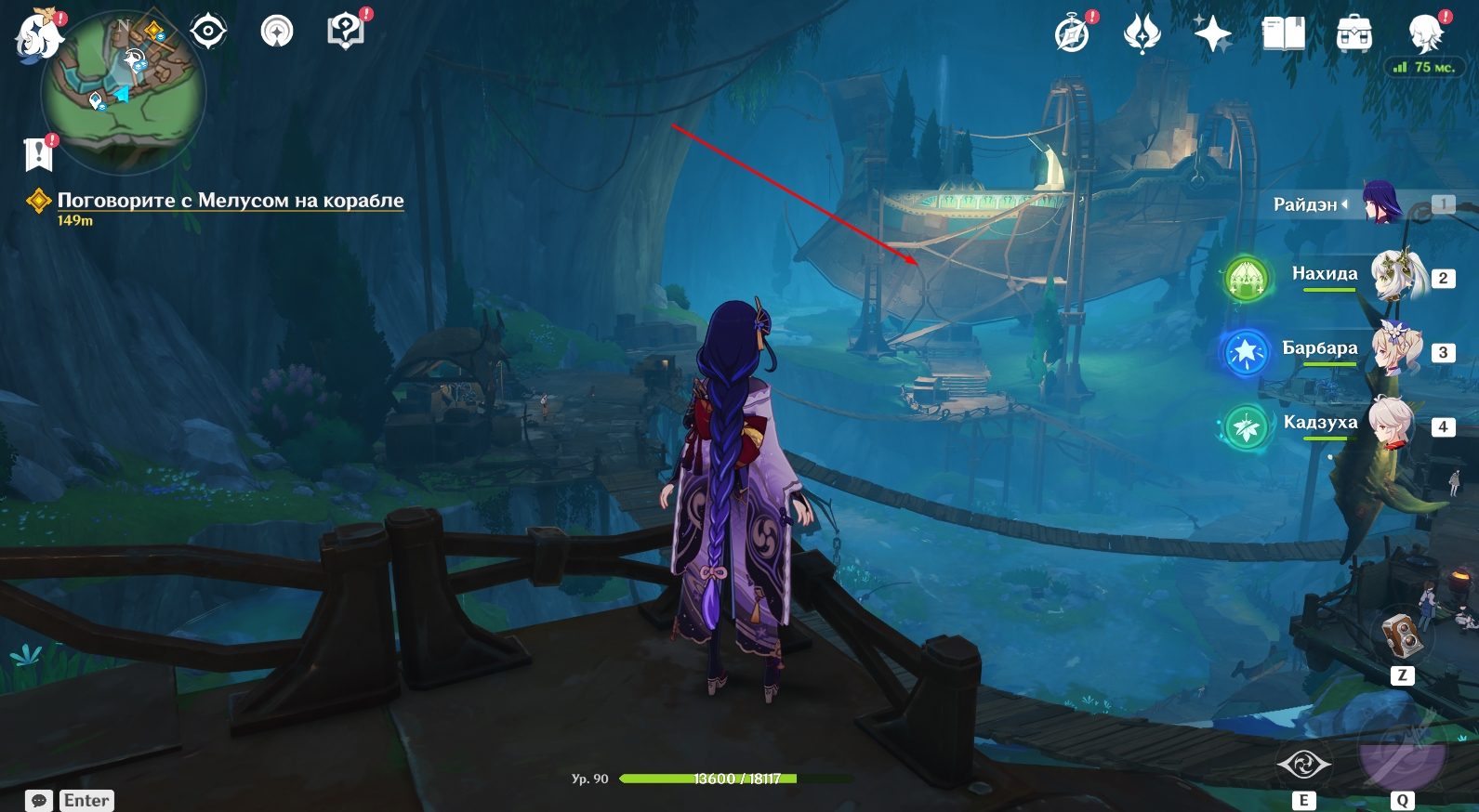Open the compass events icon
This screenshot has width=1479, height=812.
tap(1072, 34)
